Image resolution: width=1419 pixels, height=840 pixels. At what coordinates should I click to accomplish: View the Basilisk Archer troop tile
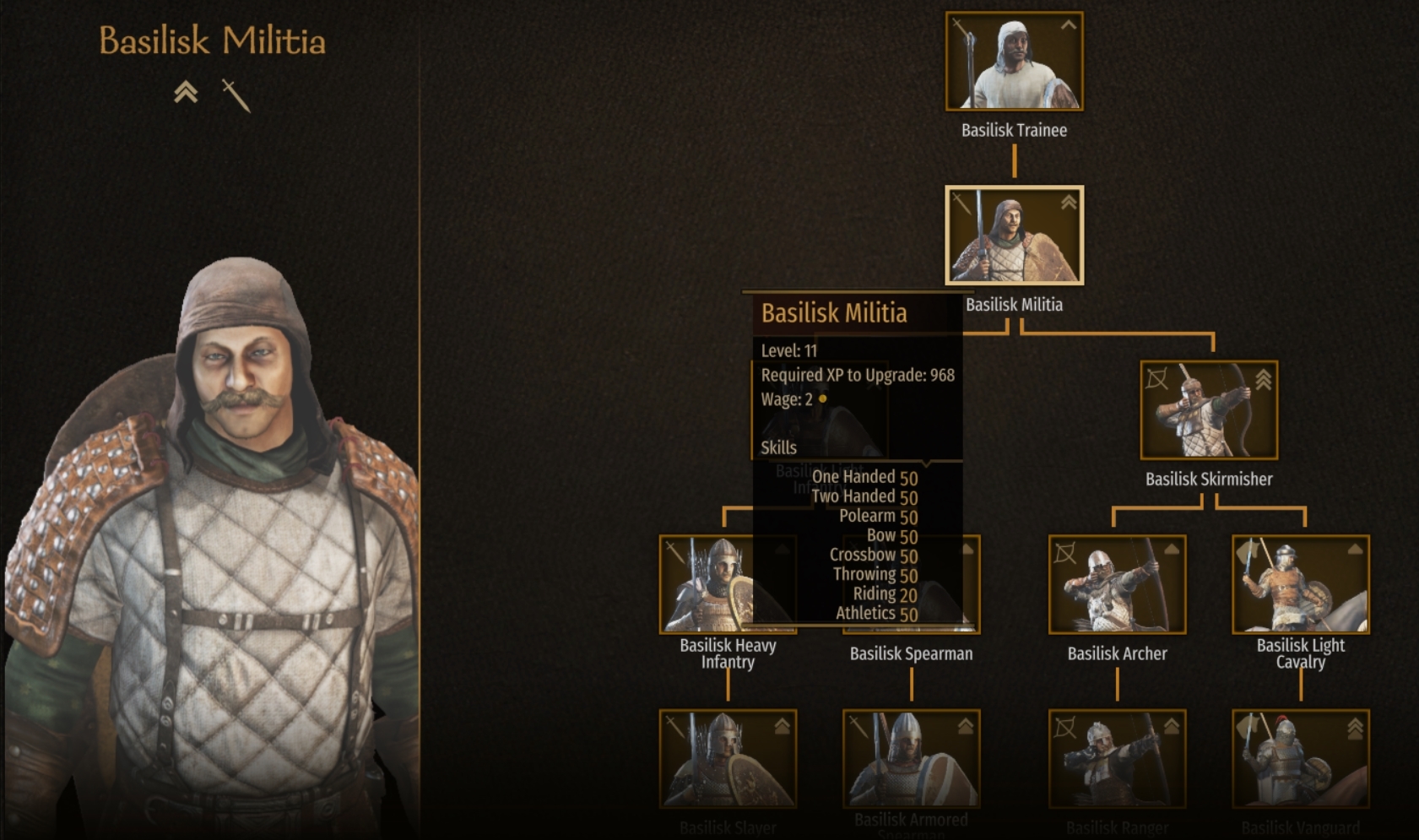click(x=1117, y=584)
